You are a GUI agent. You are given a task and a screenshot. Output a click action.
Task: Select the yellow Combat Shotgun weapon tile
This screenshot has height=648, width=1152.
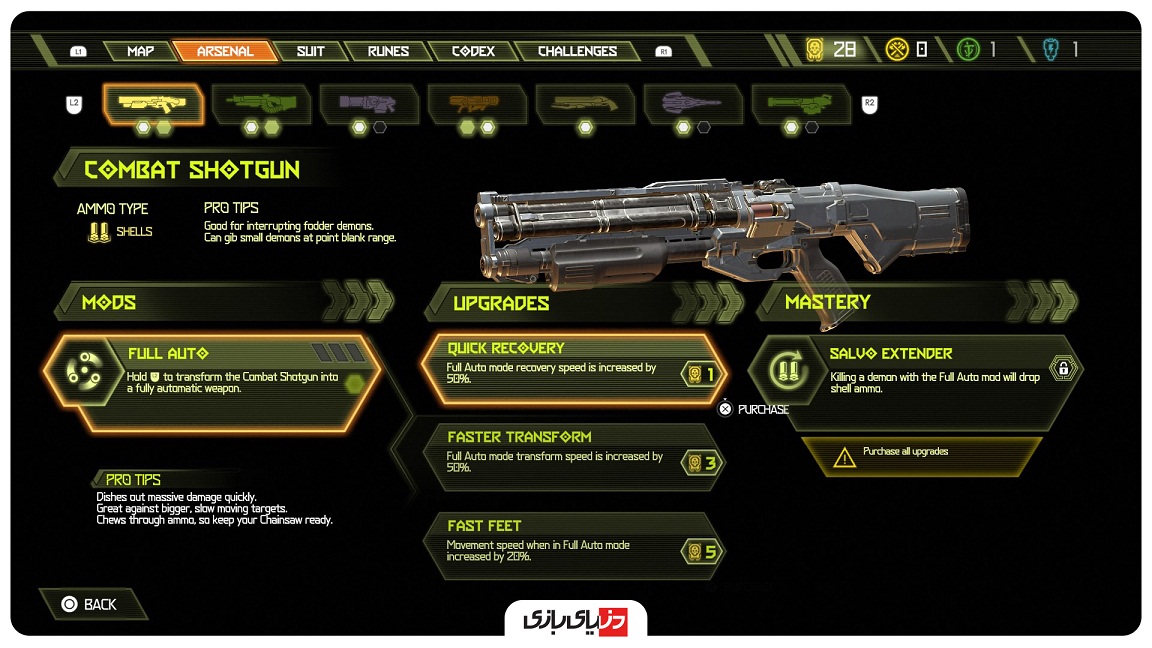click(x=153, y=103)
